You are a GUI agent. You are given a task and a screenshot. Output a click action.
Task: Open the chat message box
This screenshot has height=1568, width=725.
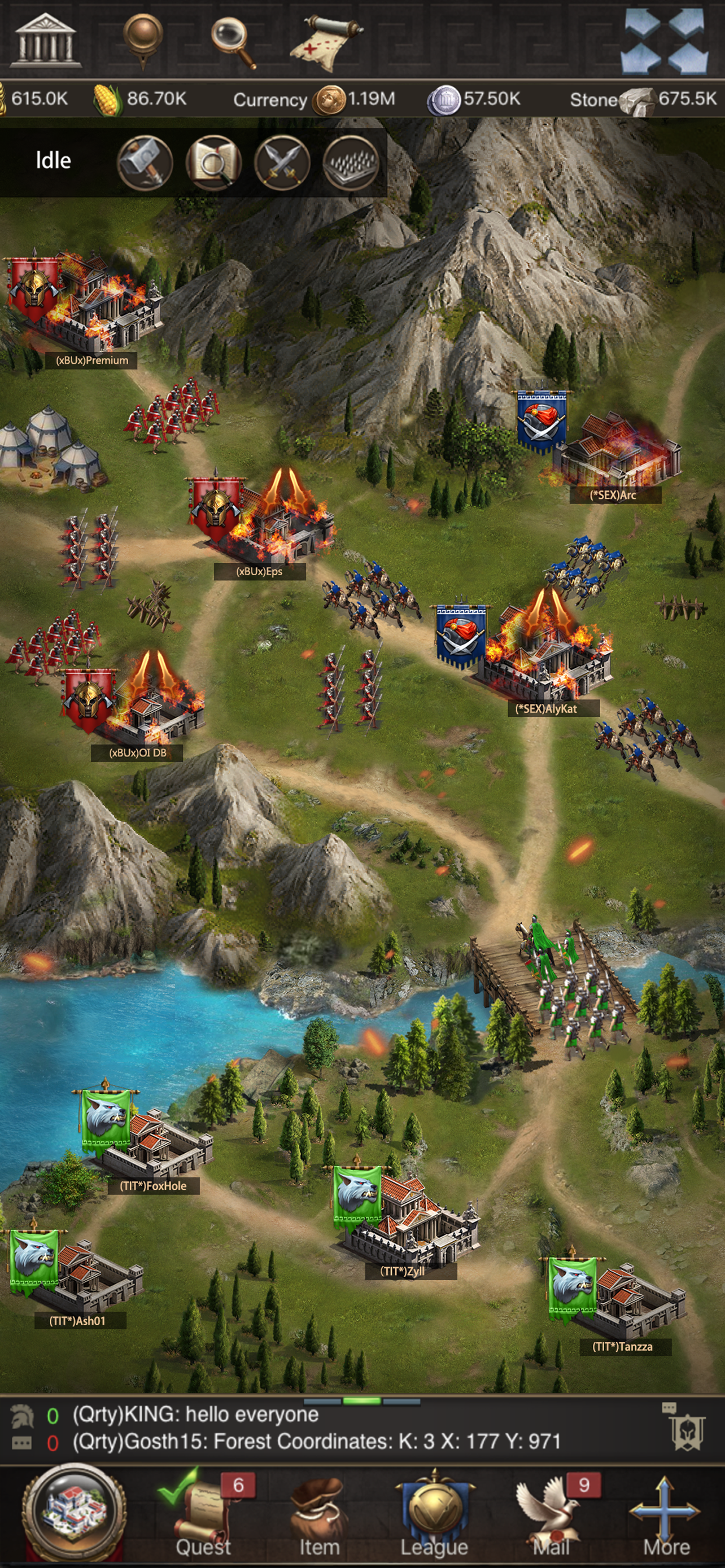[x=317, y=1428]
